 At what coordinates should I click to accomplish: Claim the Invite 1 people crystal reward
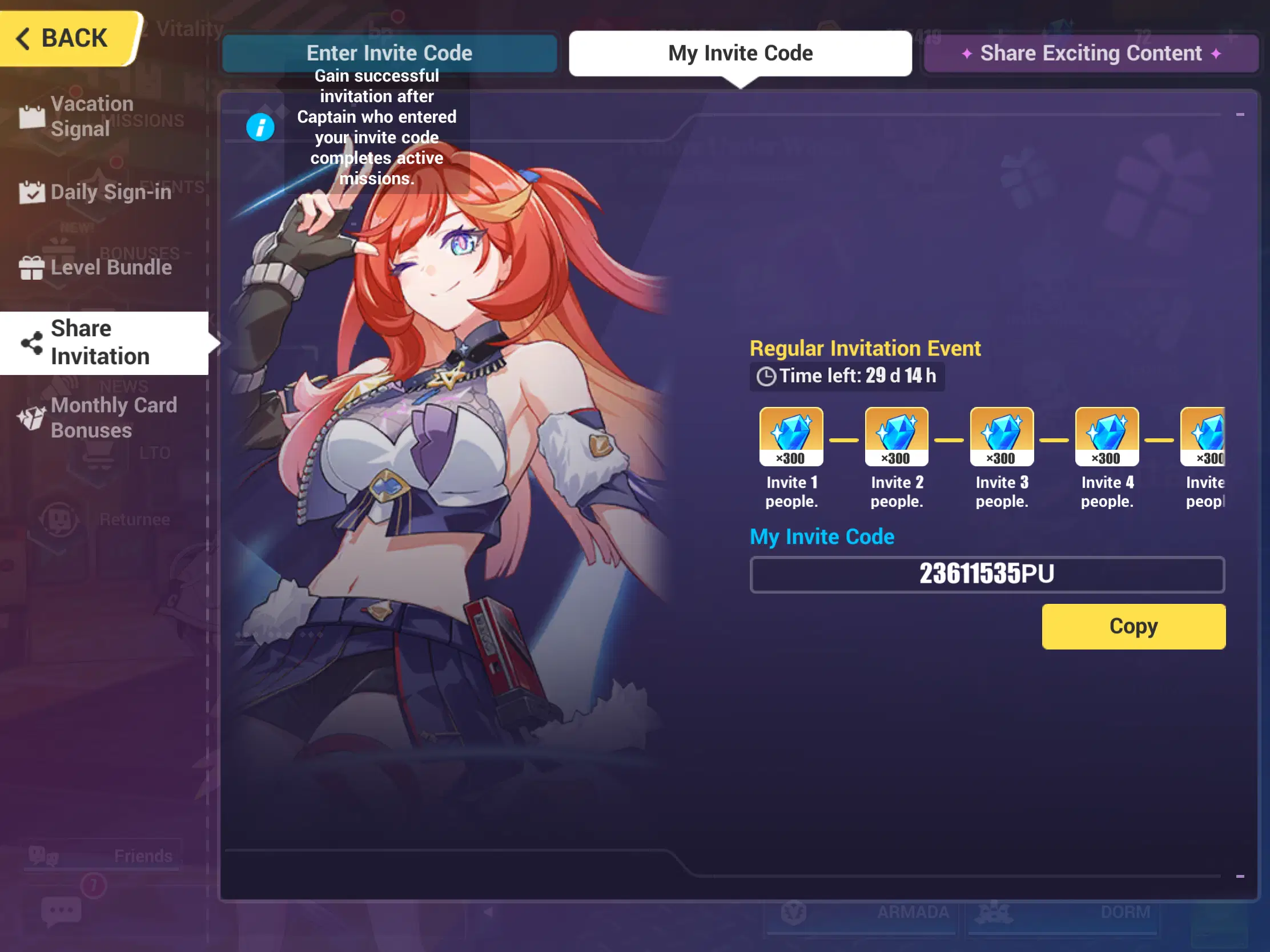coord(791,436)
